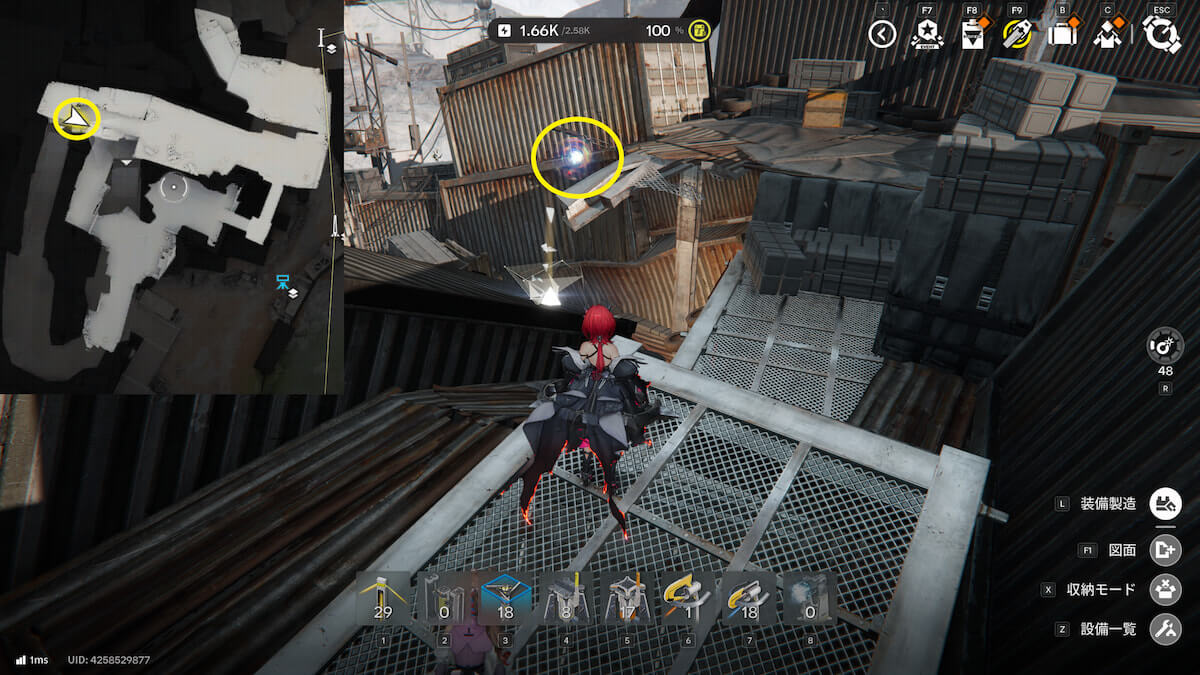Open the gear system menu icon

tap(1162, 35)
